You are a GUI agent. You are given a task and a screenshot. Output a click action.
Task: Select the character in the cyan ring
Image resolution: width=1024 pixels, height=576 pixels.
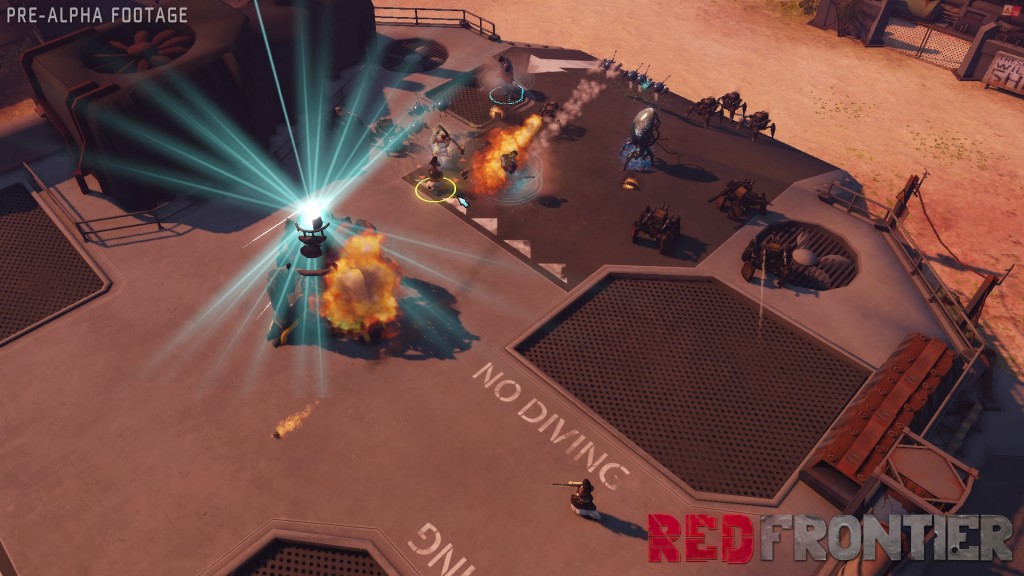(507, 82)
